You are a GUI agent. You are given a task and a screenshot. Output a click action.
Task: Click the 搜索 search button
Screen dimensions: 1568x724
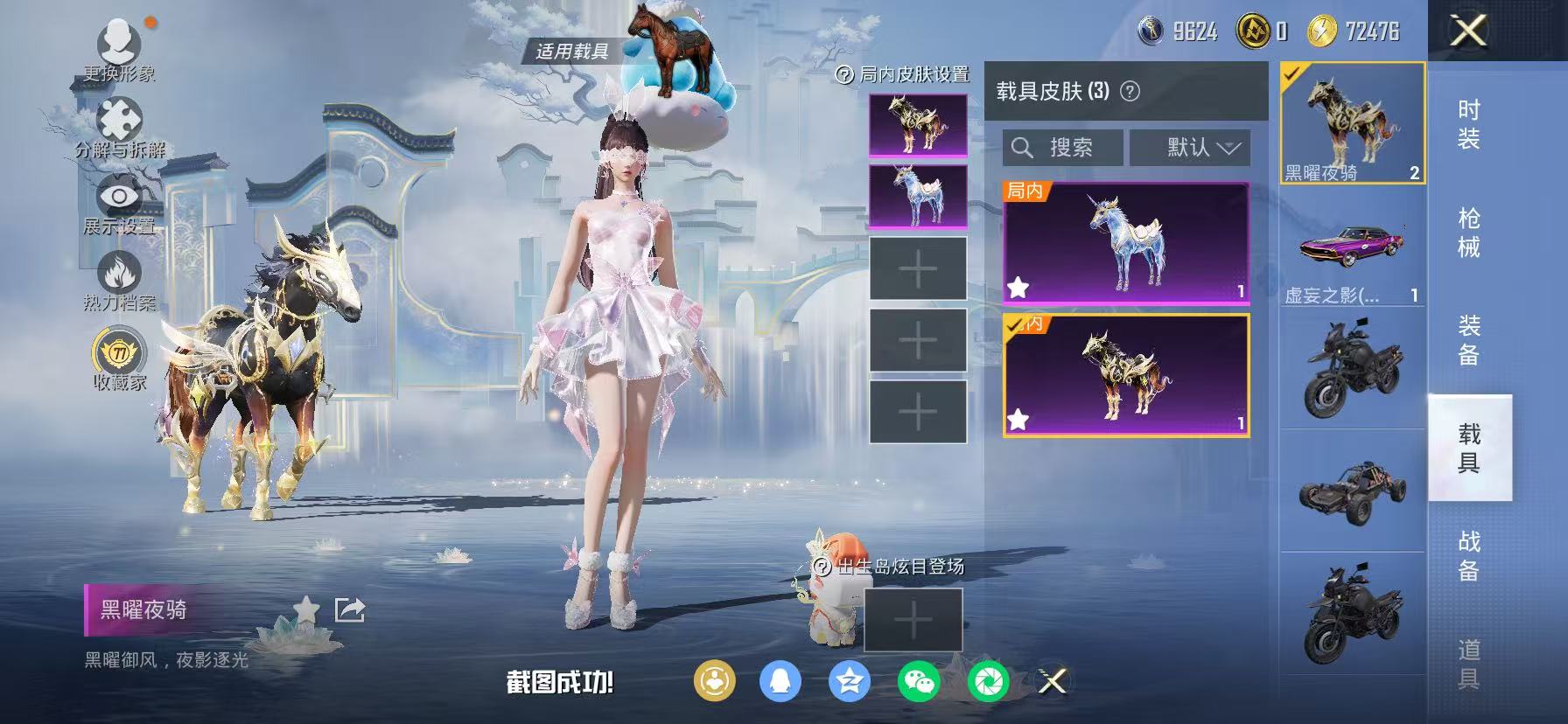tap(1063, 147)
